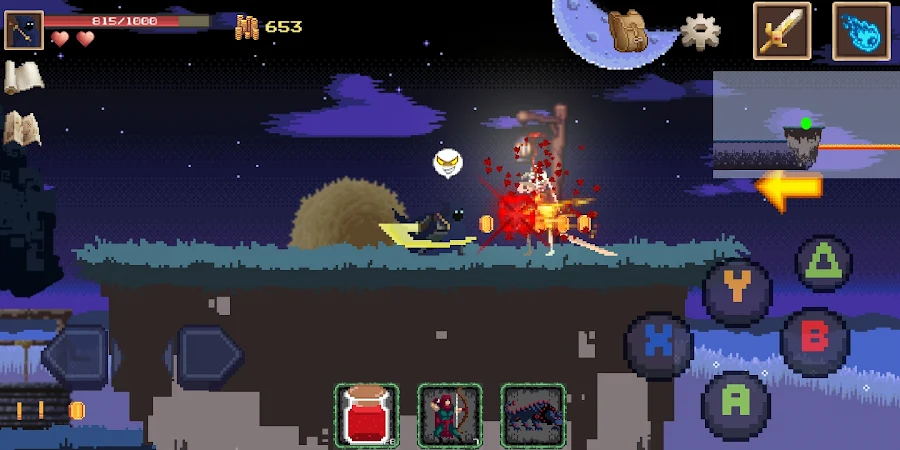Tap the green A action button
The image size is (900, 450).
click(x=735, y=403)
